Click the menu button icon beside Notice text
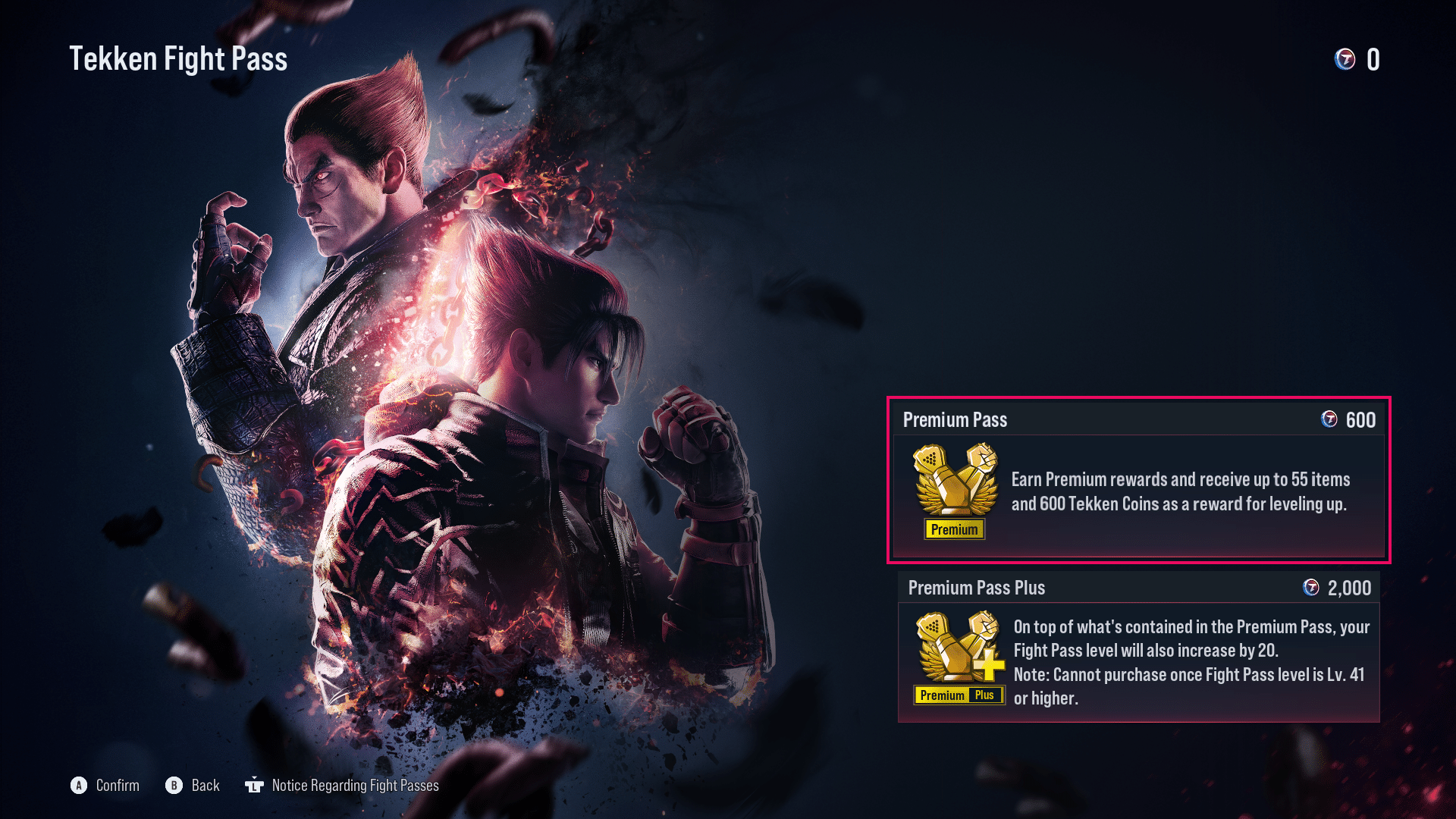The width and height of the screenshot is (1456, 819). pos(256,786)
